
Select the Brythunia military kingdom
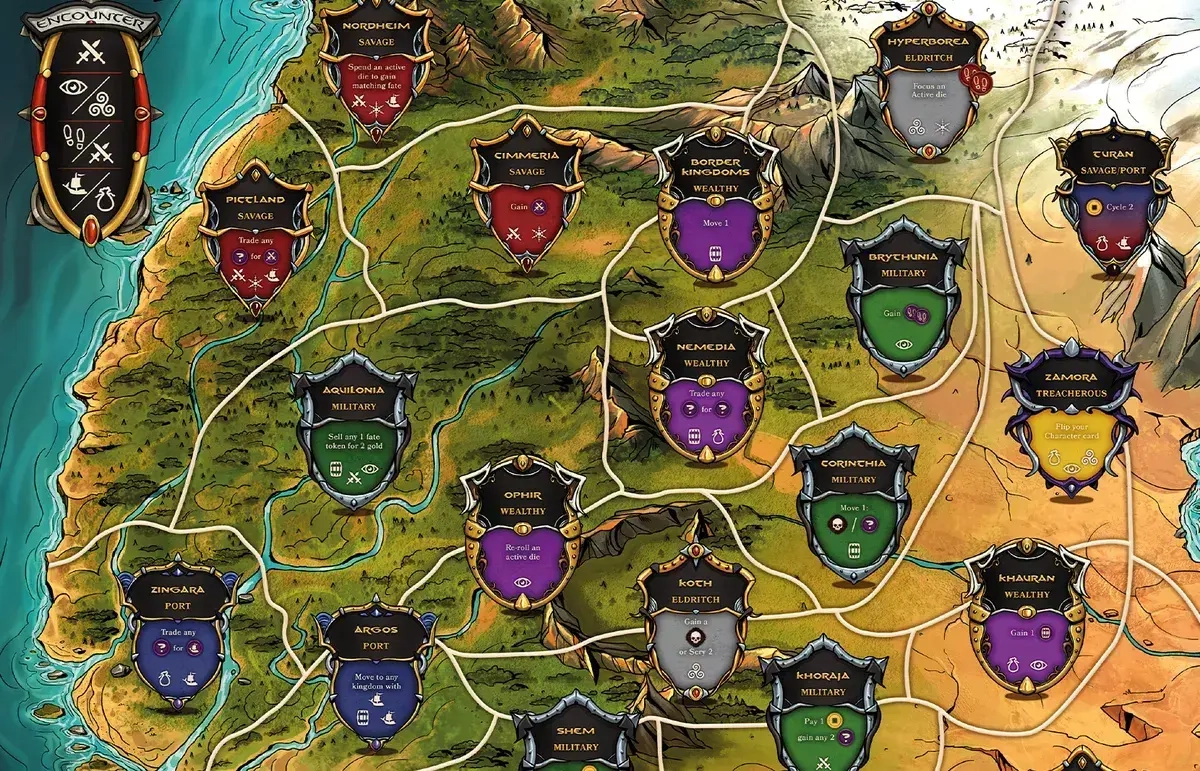(x=903, y=298)
